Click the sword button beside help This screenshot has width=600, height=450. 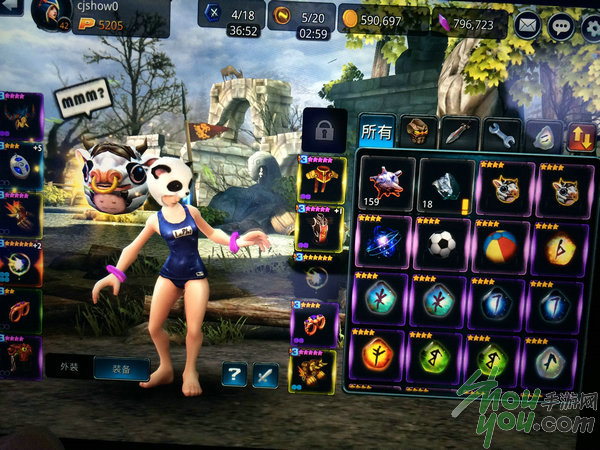click(x=265, y=375)
